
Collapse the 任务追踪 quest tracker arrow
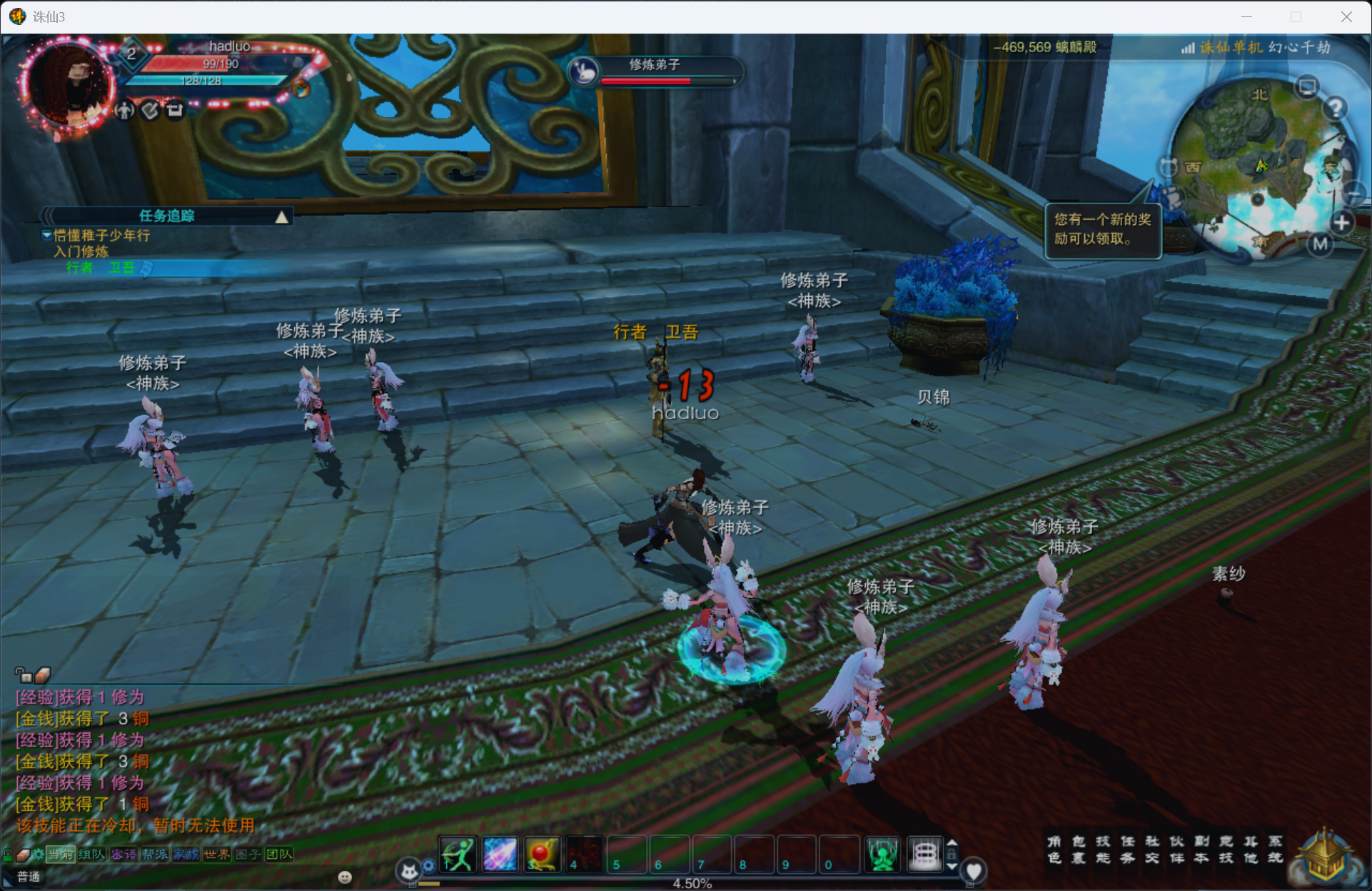(x=282, y=217)
